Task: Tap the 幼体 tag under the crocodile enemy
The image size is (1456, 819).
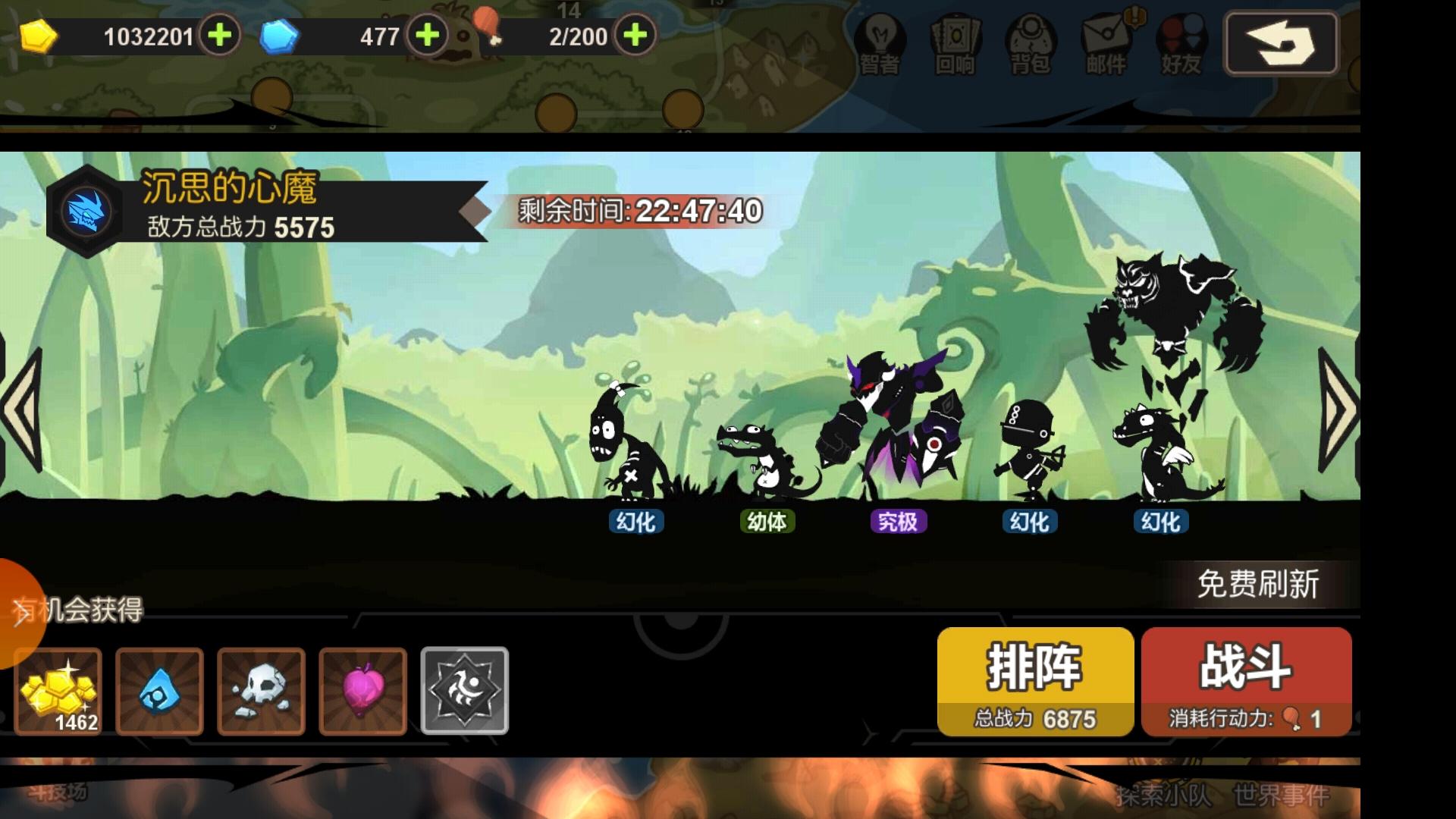Action: pyautogui.click(x=766, y=522)
